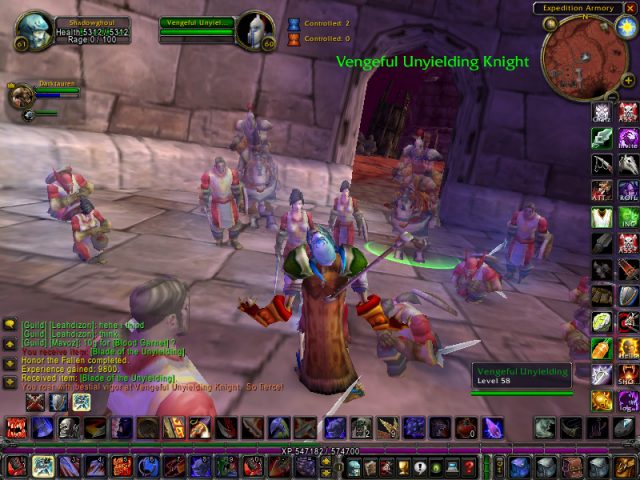Viewport: 640px width, 480px height.
Task: Click the Expedition Armory minimap
Action: (585, 55)
